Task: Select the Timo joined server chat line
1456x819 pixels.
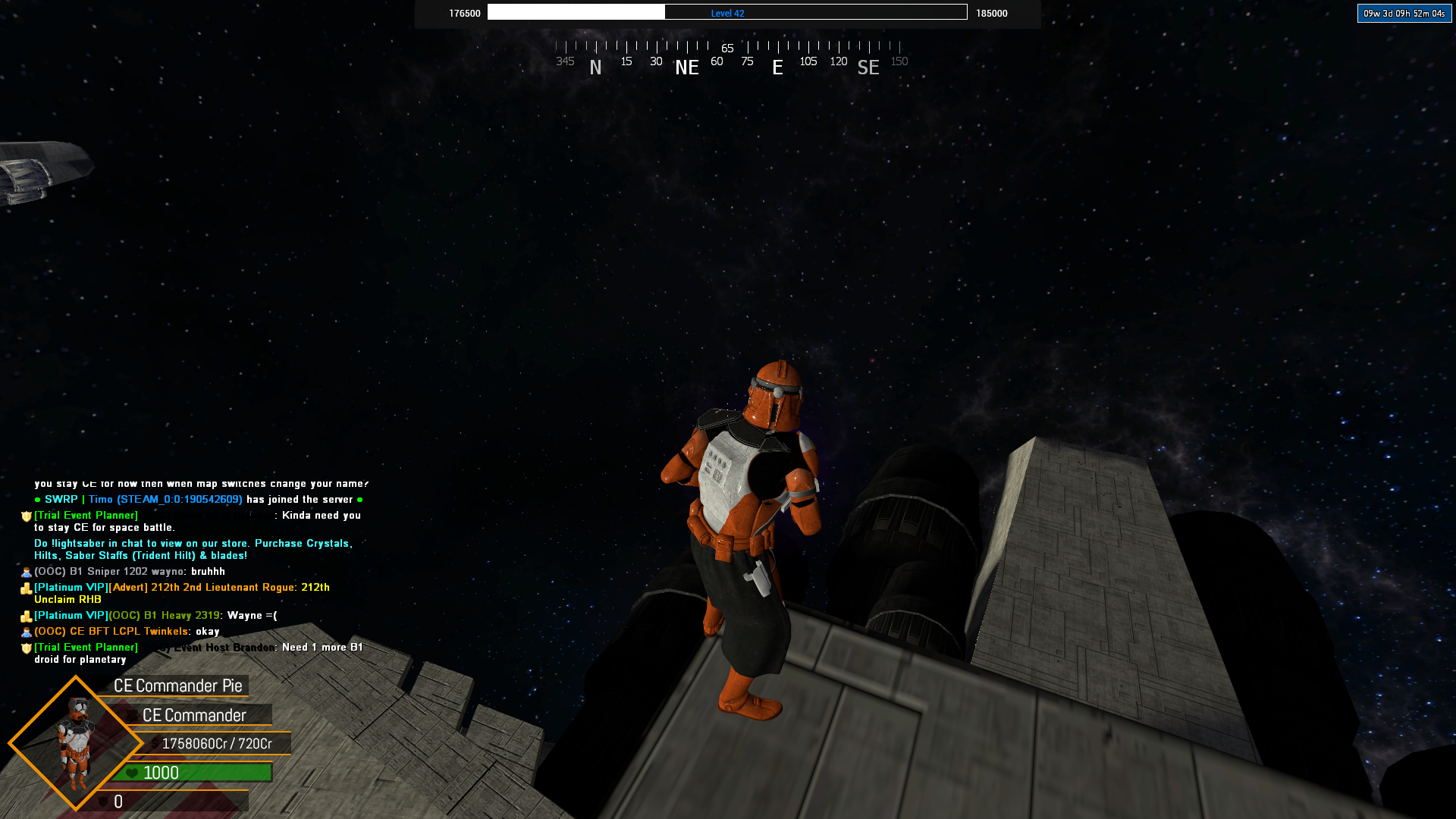Action: coord(199,500)
